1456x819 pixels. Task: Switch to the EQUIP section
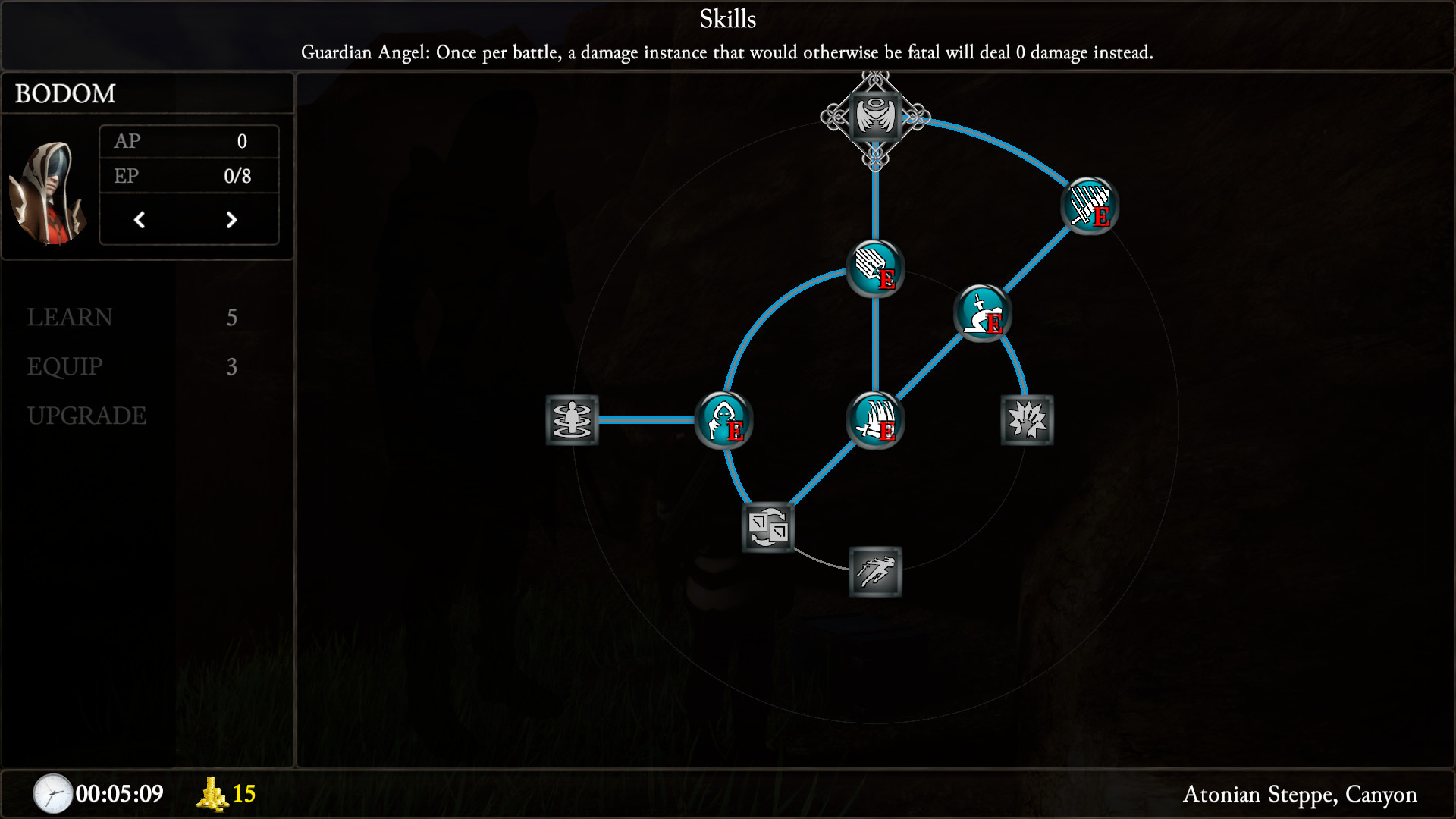coord(64,367)
